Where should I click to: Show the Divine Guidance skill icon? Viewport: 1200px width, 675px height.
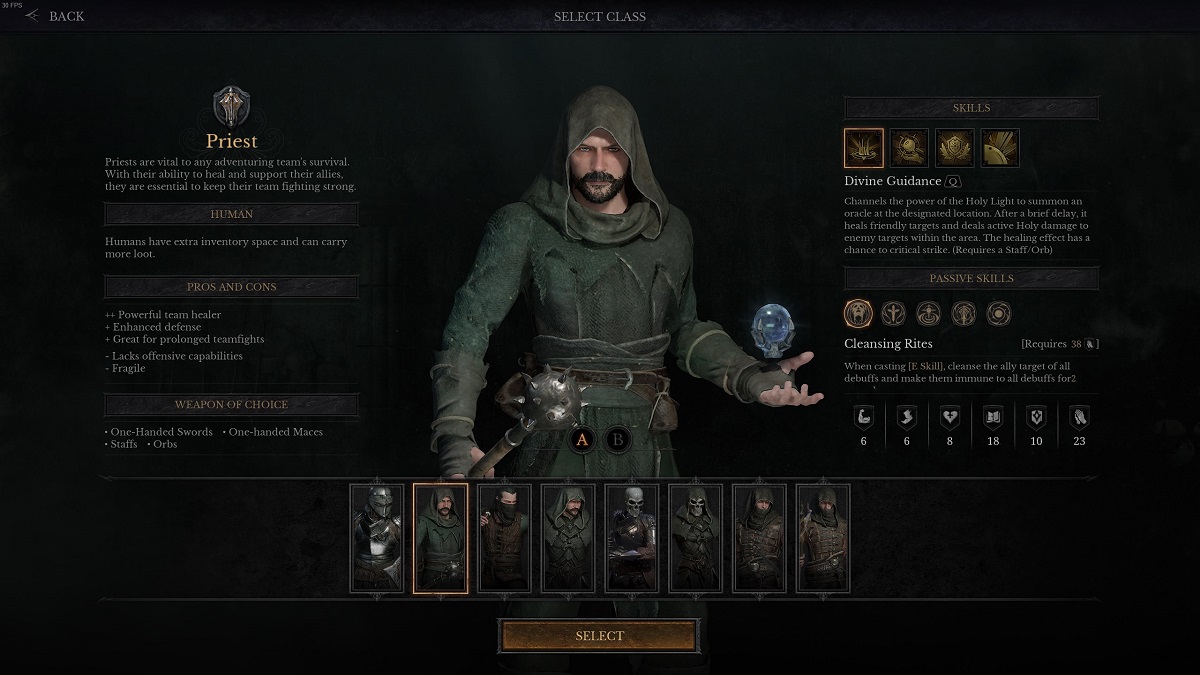864,148
